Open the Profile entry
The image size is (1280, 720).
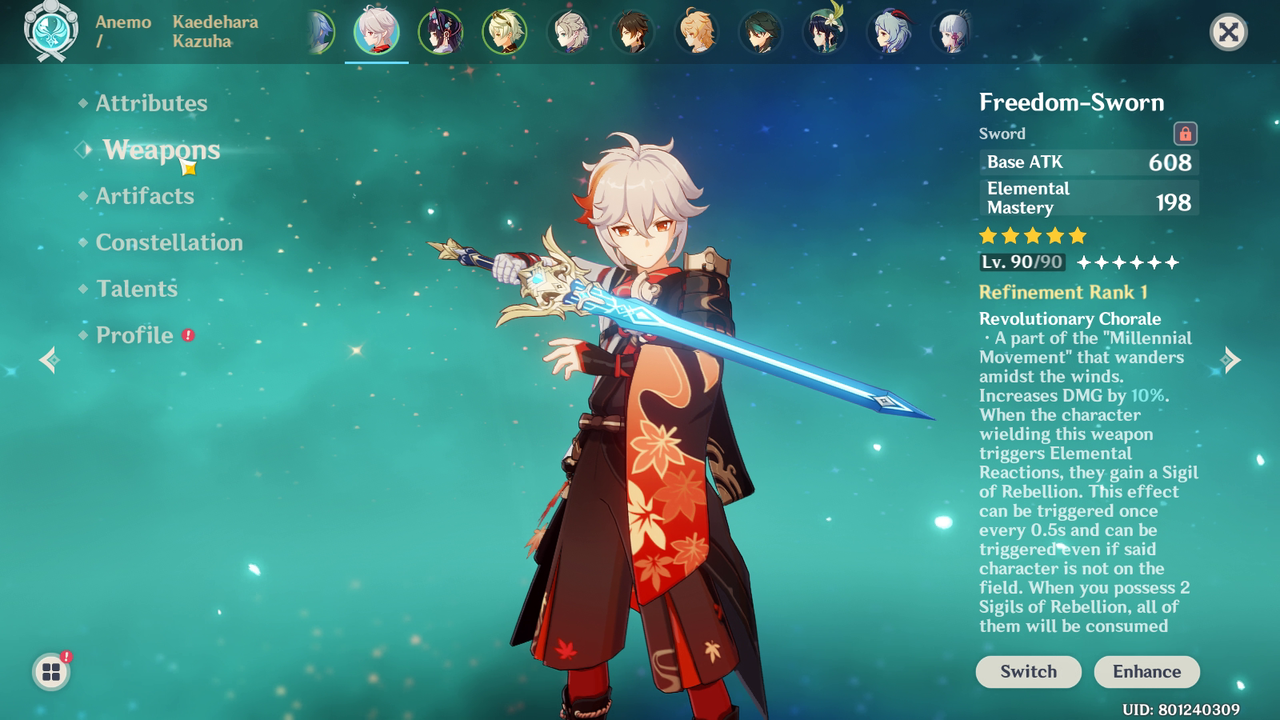(x=135, y=335)
